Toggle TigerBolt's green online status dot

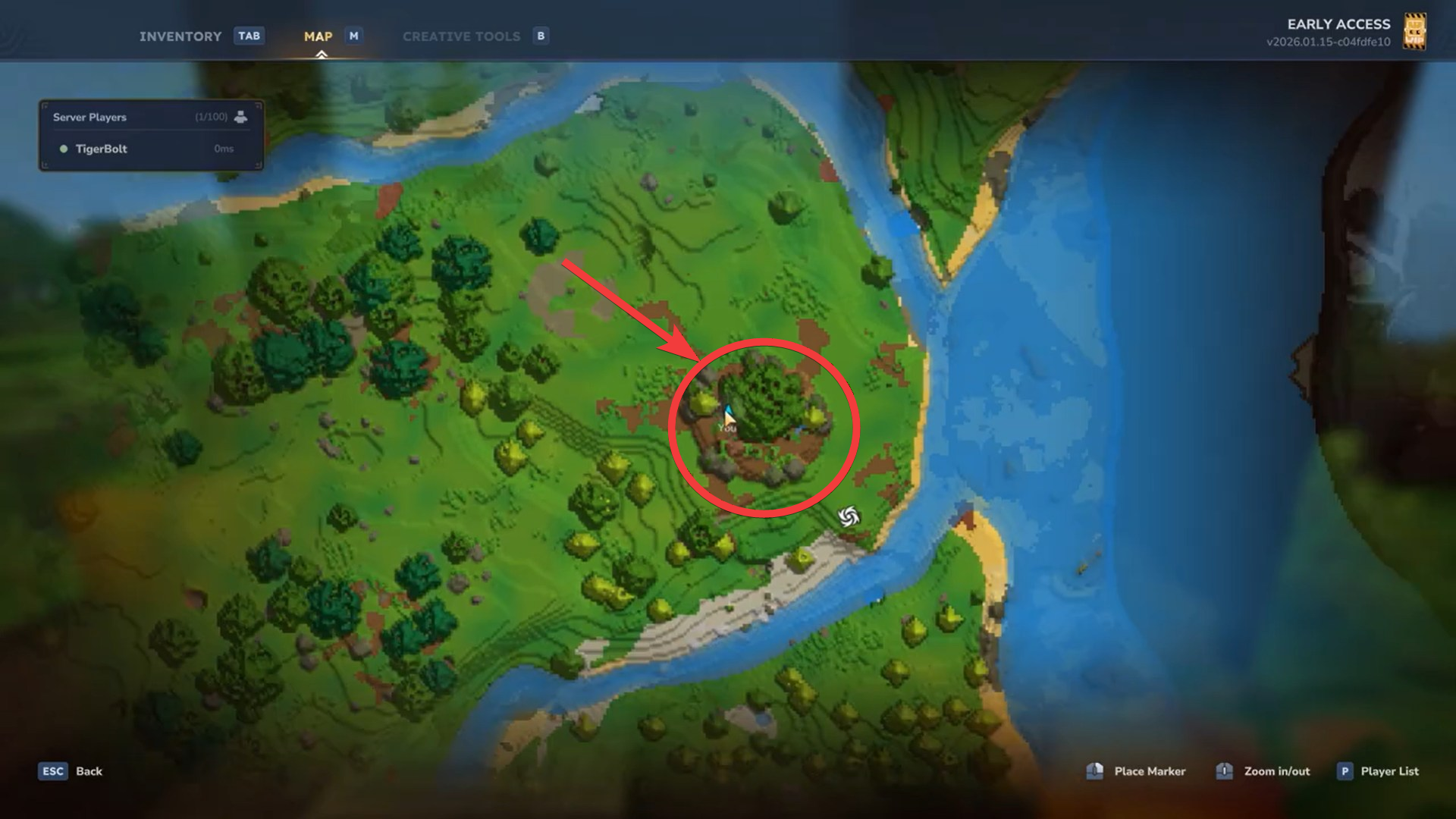pyautogui.click(x=64, y=149)
